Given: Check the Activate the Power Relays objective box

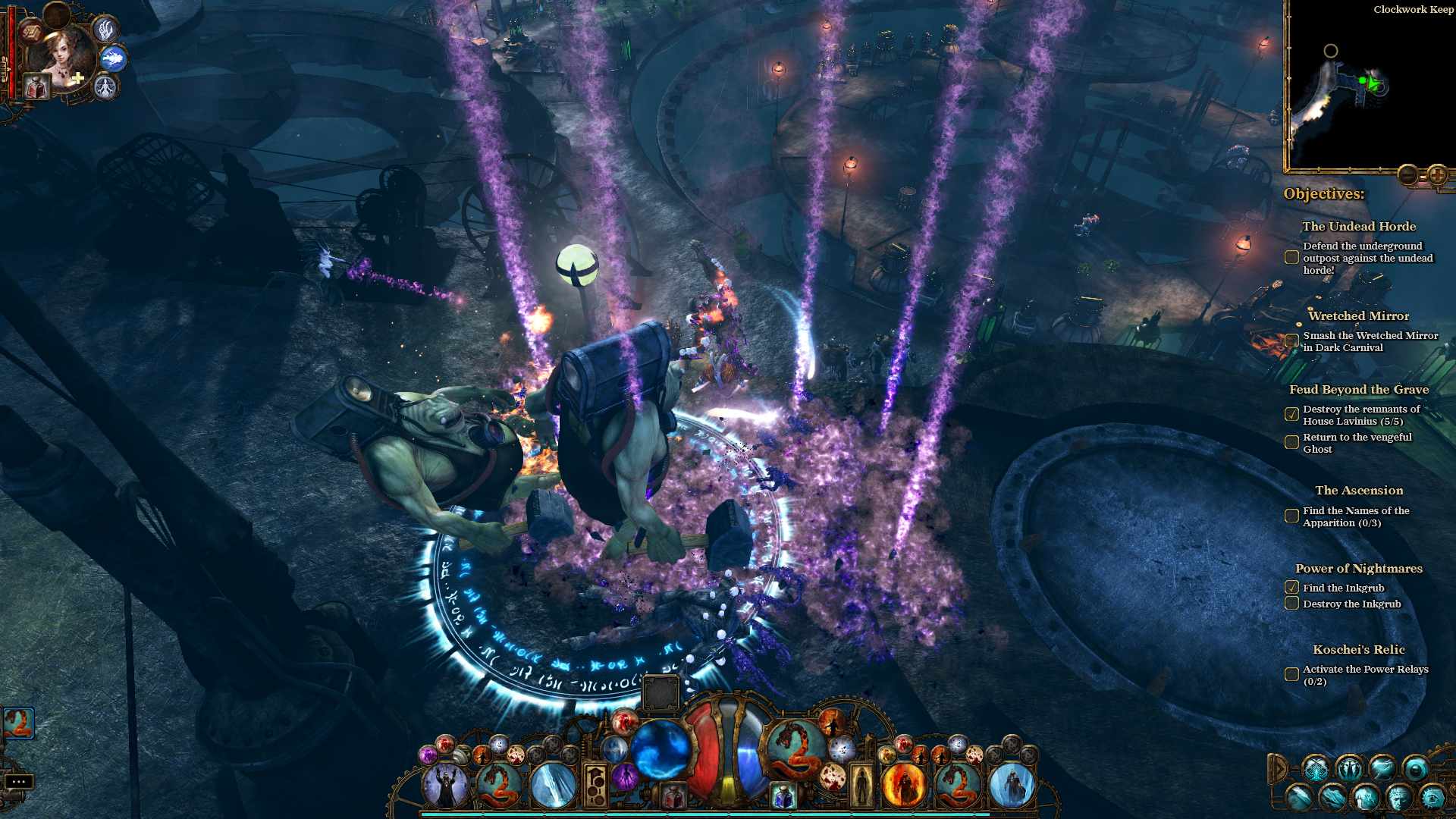Looking at the screenshot, I should tap(1291, 673).
